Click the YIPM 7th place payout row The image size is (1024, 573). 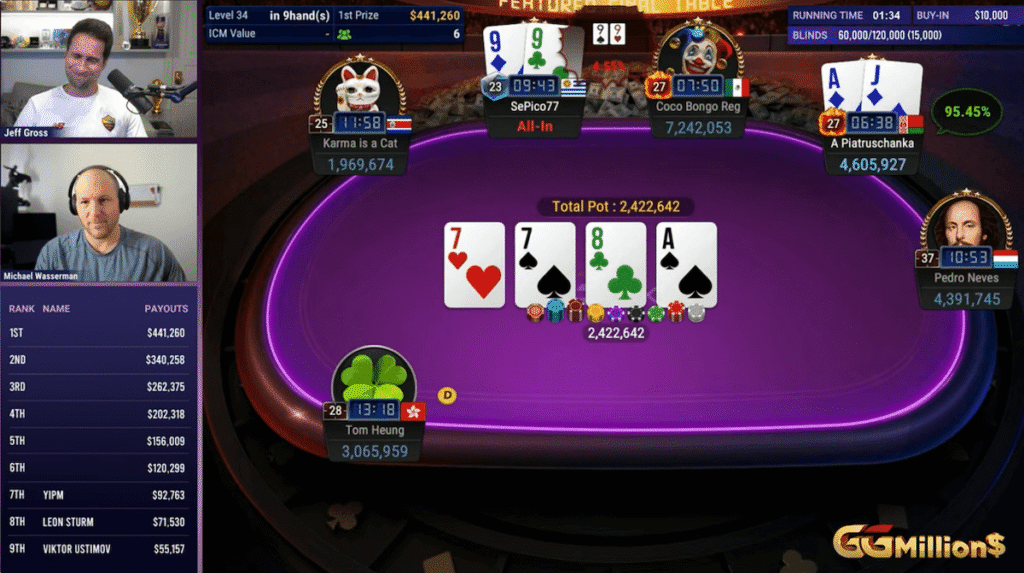tap(98, 494)
